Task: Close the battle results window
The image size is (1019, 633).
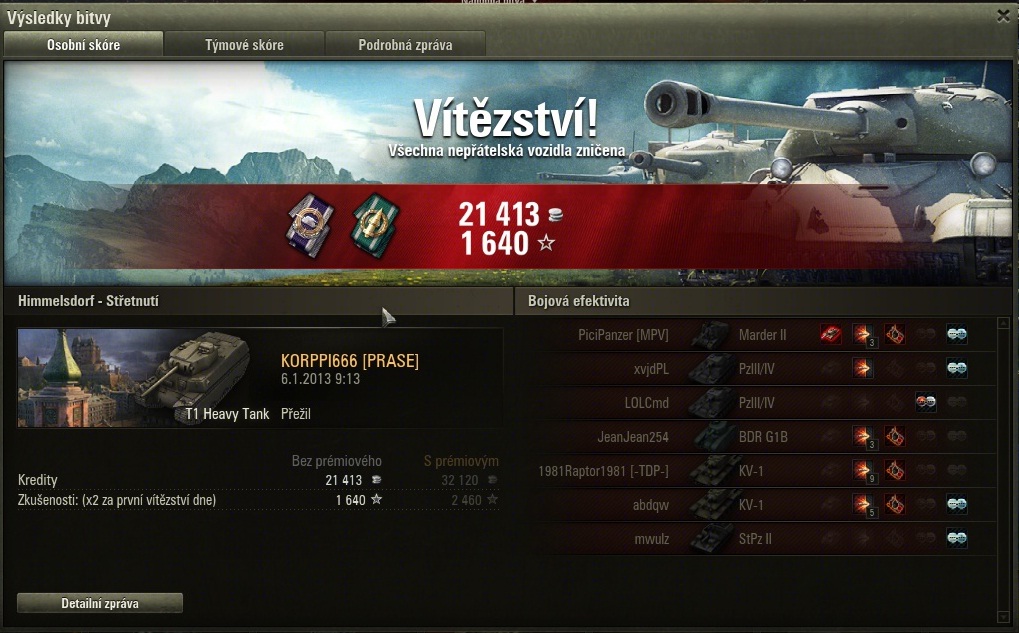Action: click(1003, 15)
